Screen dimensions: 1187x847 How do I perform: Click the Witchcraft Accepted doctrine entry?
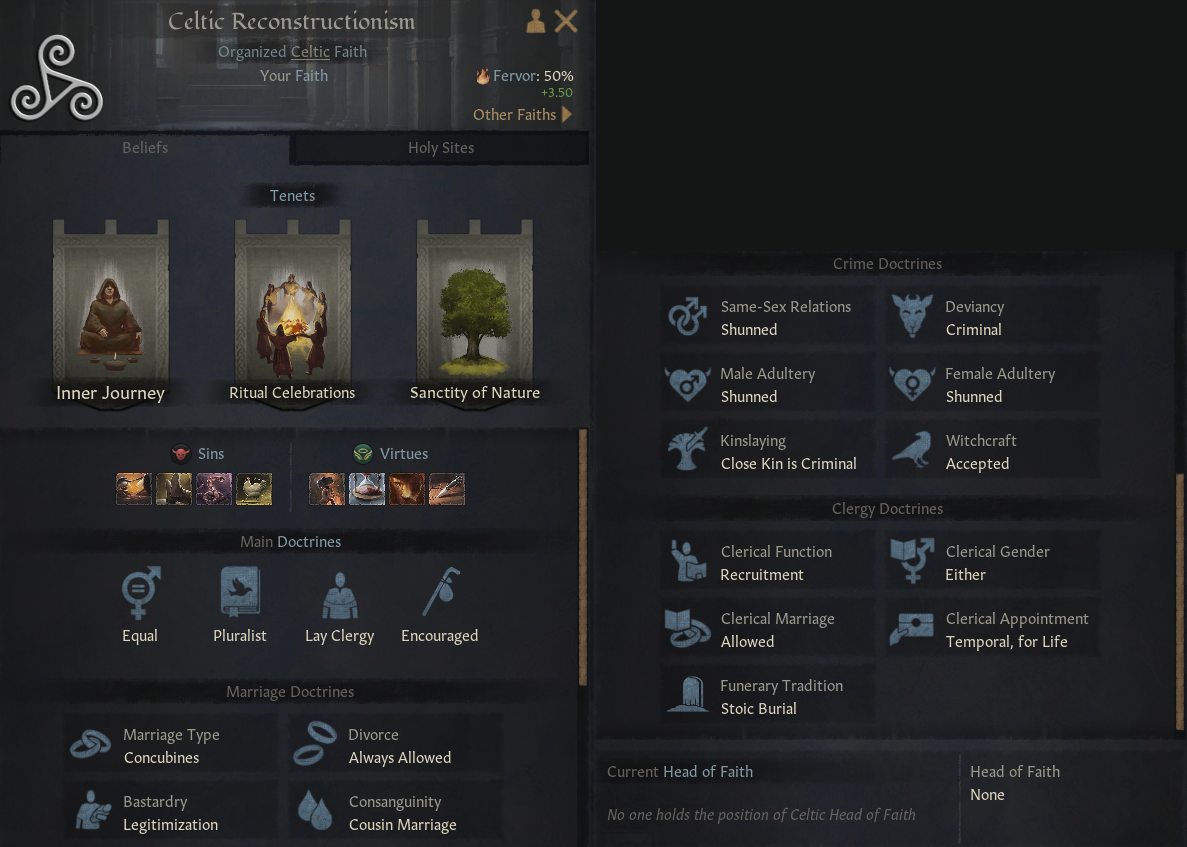point(992,452)
